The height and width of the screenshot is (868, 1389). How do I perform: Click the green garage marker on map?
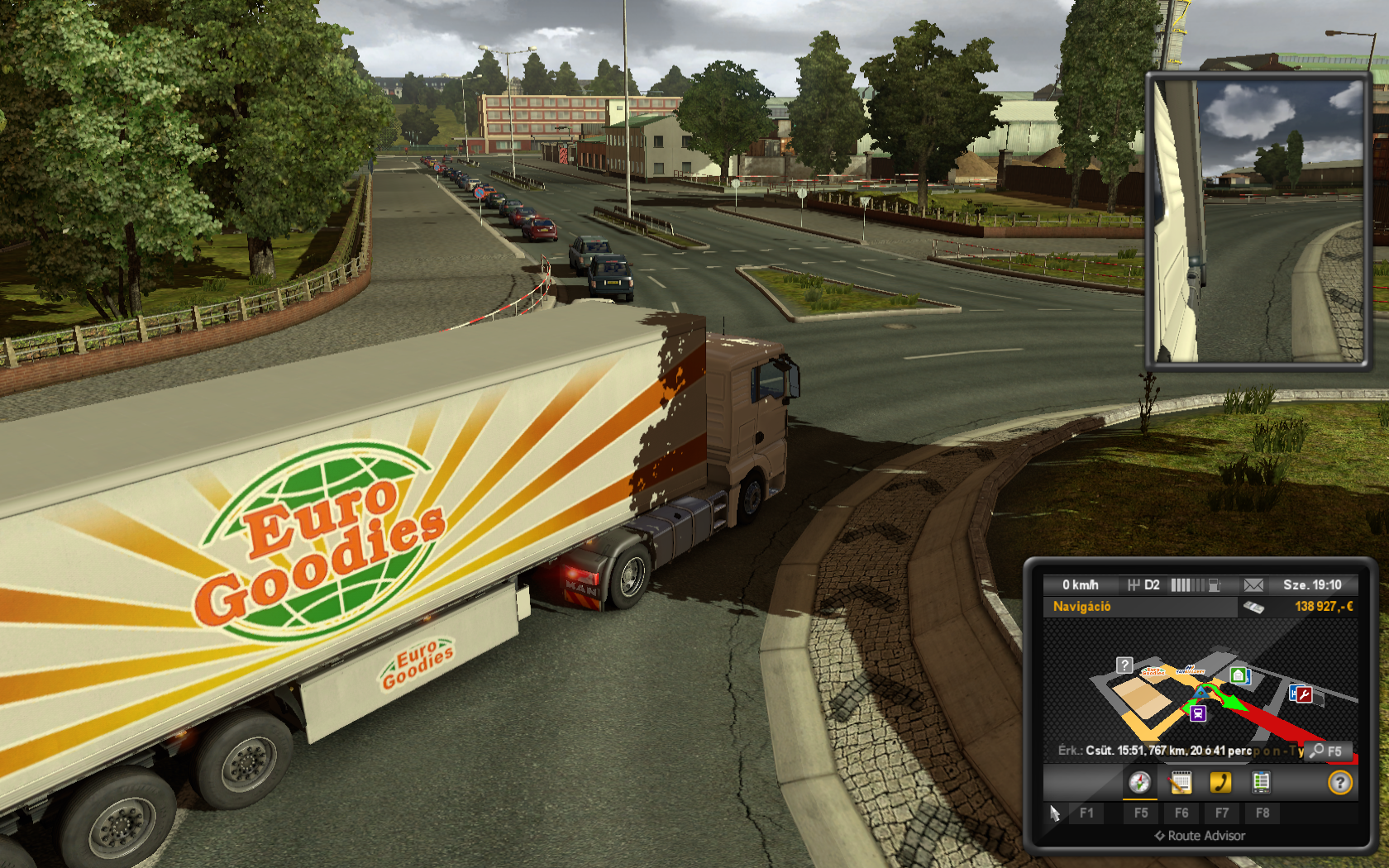tap(1238, 676)
